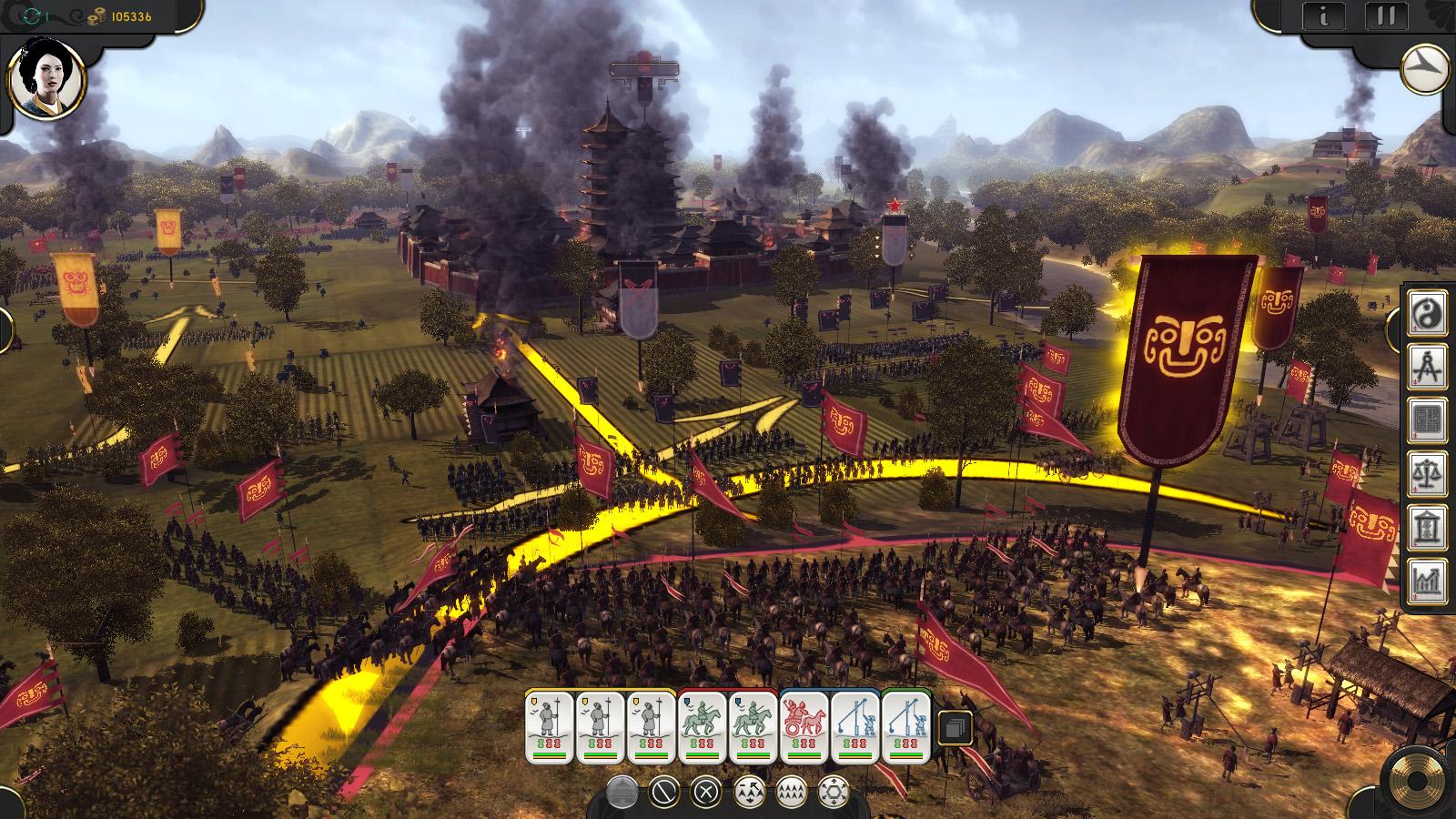The width and height of the screenshot is (1456, 819).
Task: Click the arrow compass button
Action: (1427, 70)
